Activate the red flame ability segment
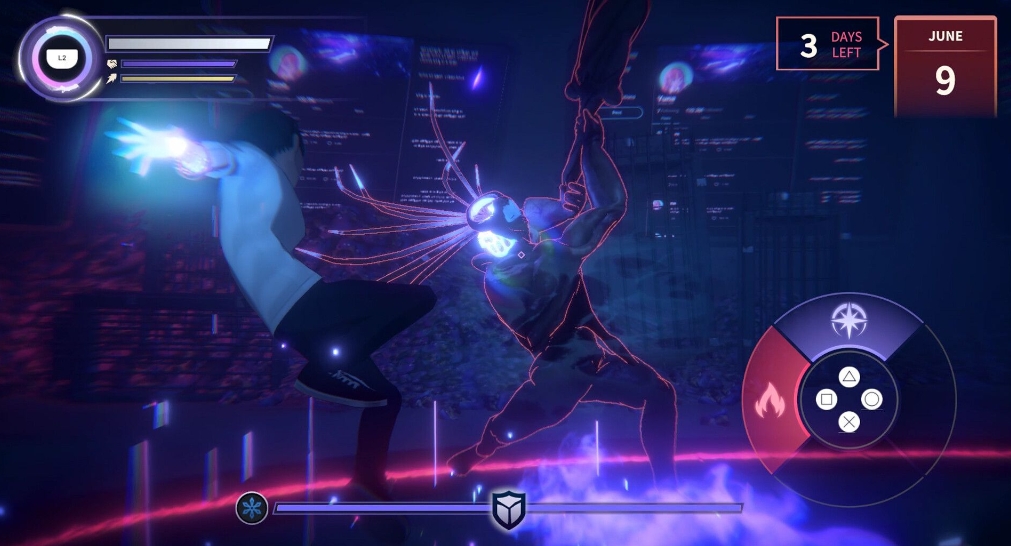 pos(770,402)
